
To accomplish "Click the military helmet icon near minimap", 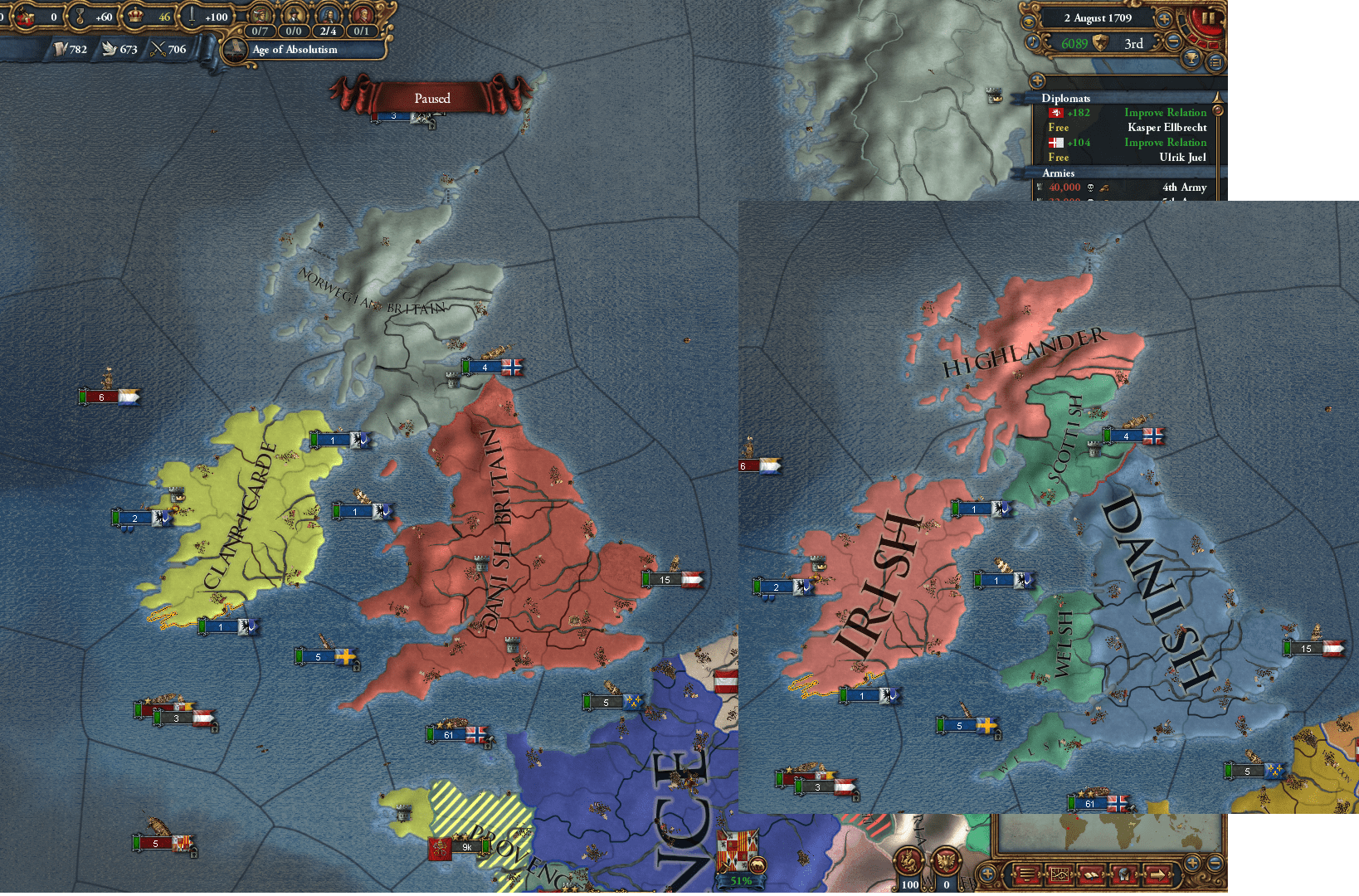I will 1125,874.
